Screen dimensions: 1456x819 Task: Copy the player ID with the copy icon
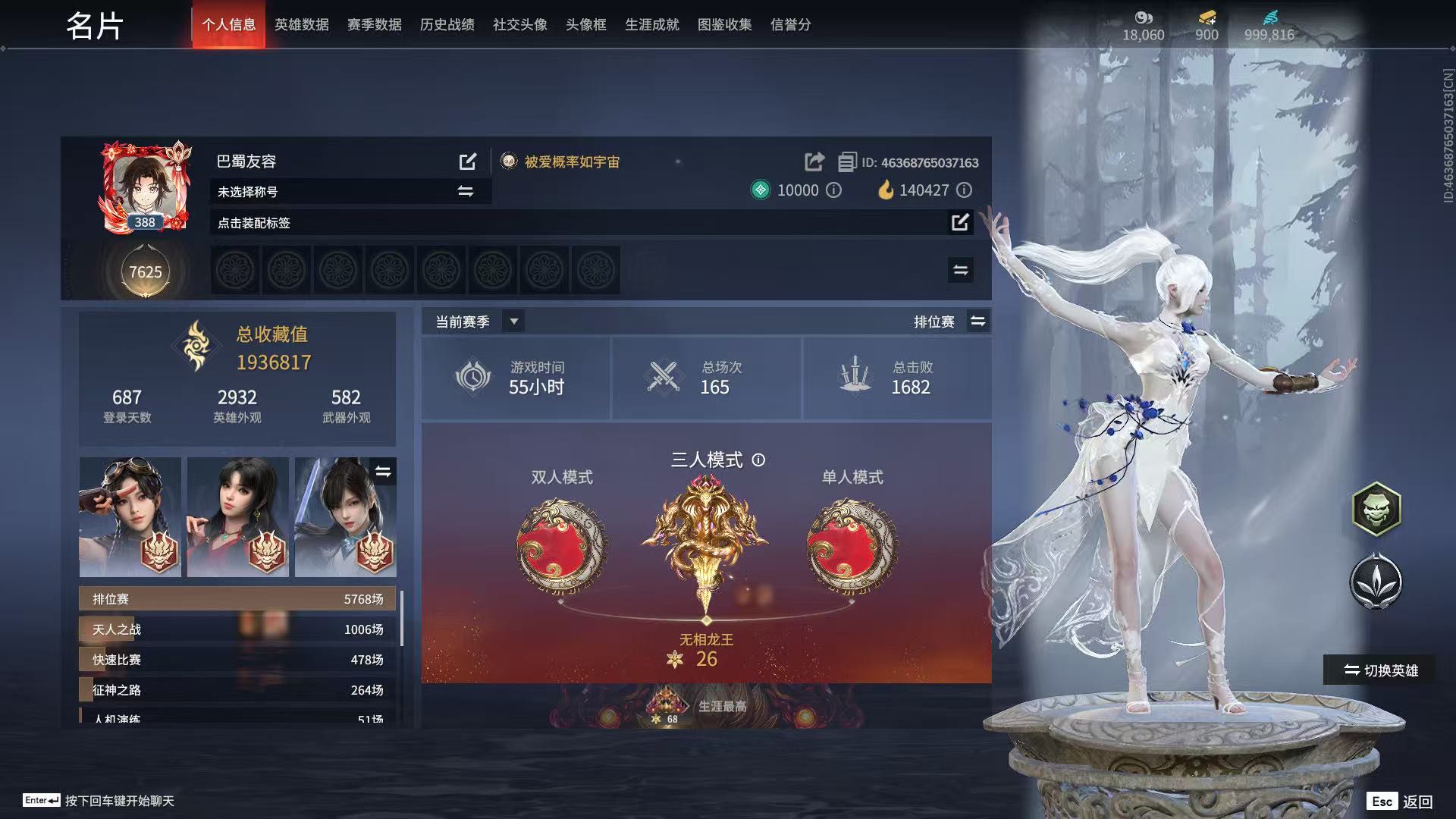click(x=846, y=162)
